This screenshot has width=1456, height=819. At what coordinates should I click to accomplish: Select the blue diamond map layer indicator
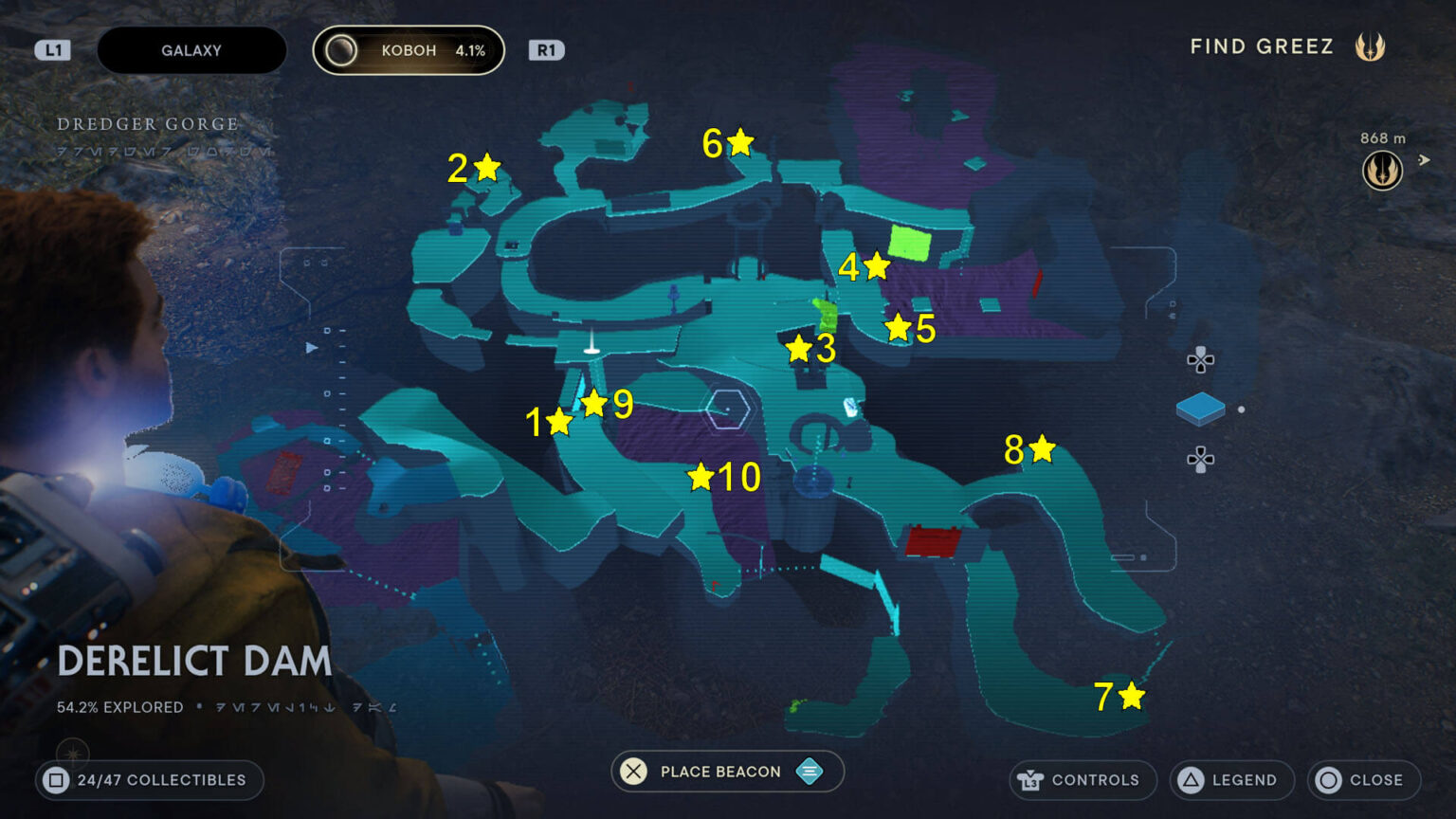[x=1200, y=411]
